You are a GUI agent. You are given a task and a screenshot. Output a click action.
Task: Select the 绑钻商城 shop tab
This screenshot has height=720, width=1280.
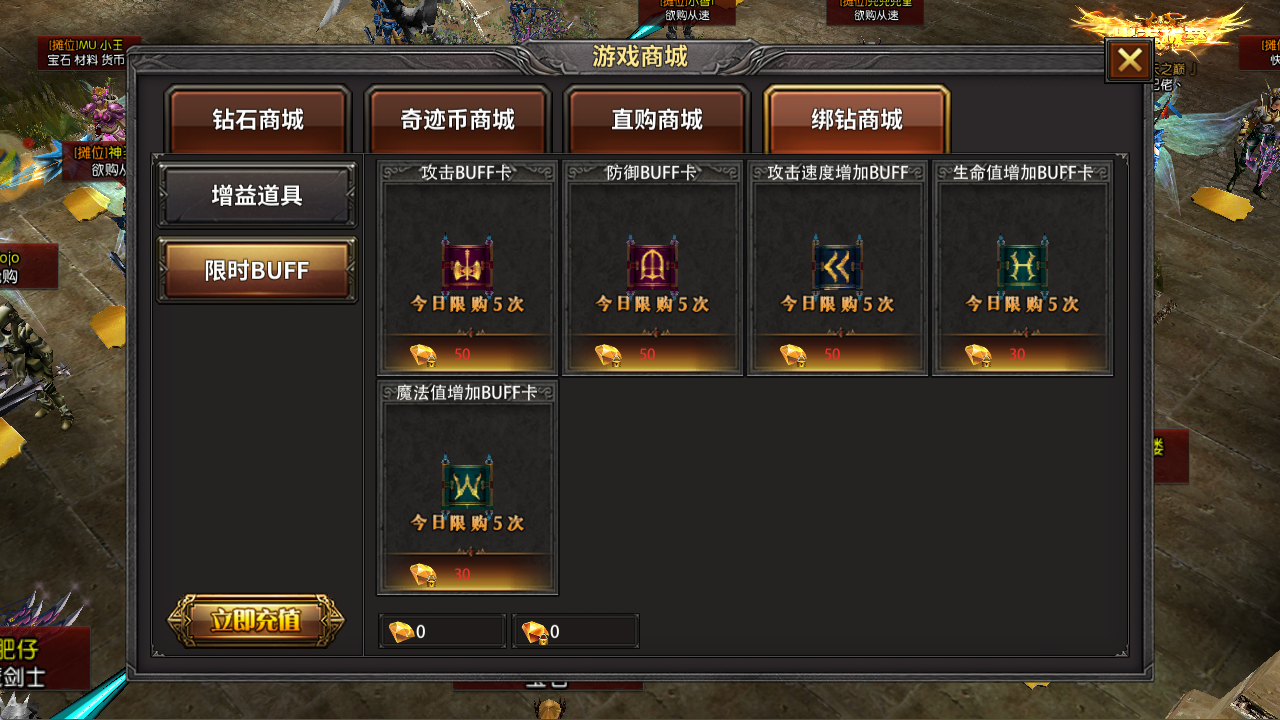tap(855, 119)
